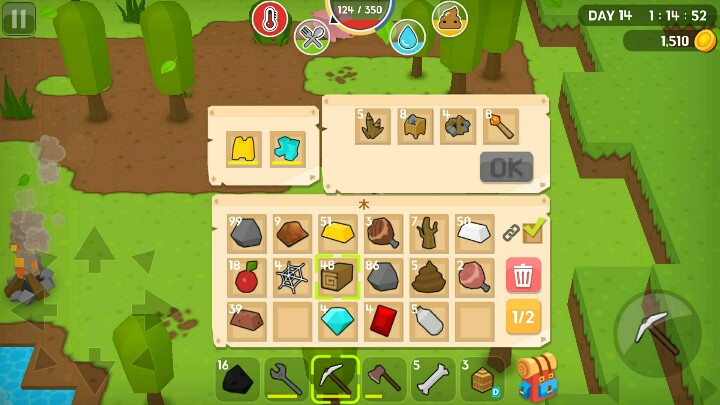Switch inventory page with the 1/2 button
Image resolution: width=720 pixels, height=405 pixels.
[x=523, y=317]
